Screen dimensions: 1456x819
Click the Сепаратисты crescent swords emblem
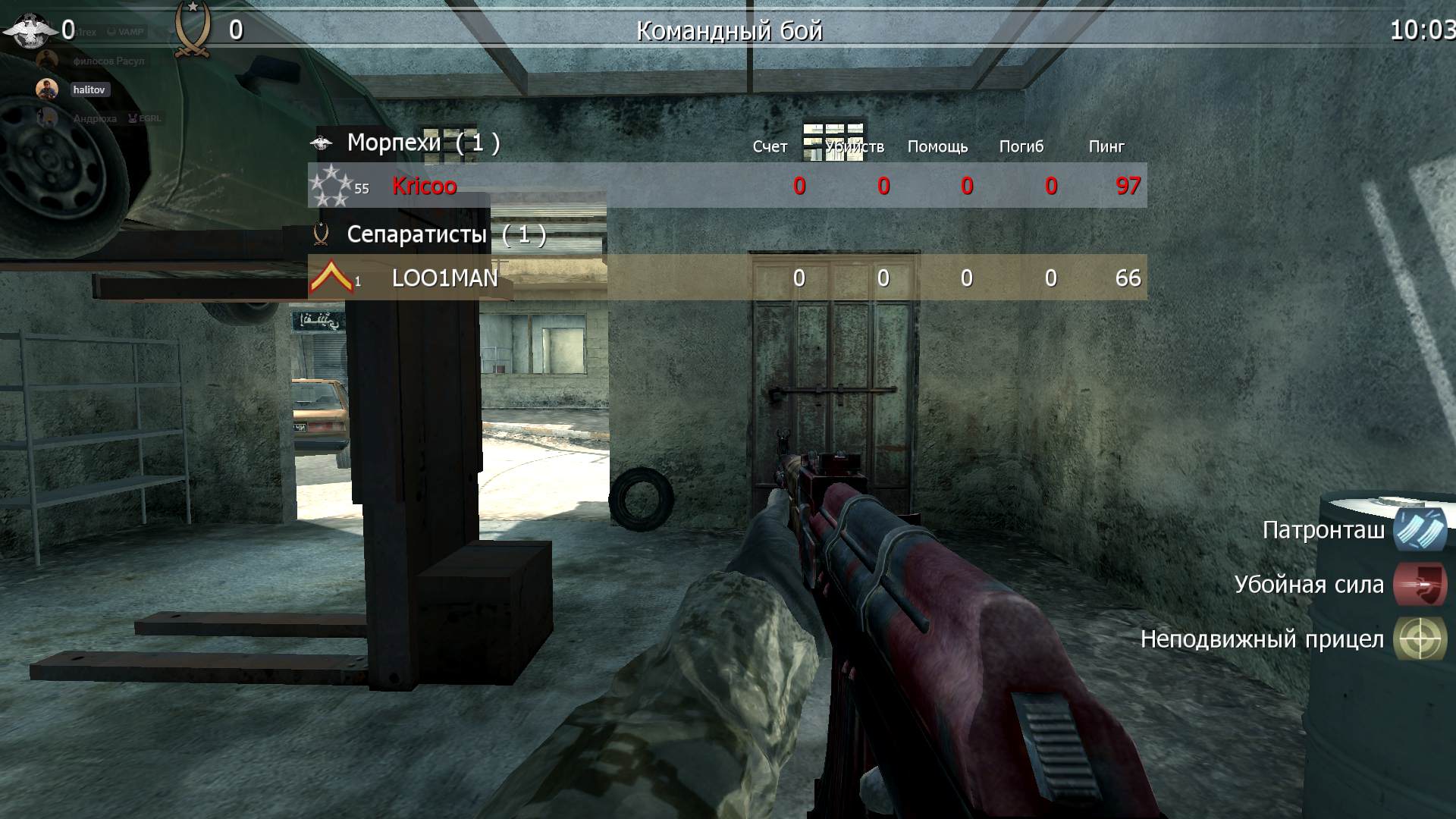320,234
